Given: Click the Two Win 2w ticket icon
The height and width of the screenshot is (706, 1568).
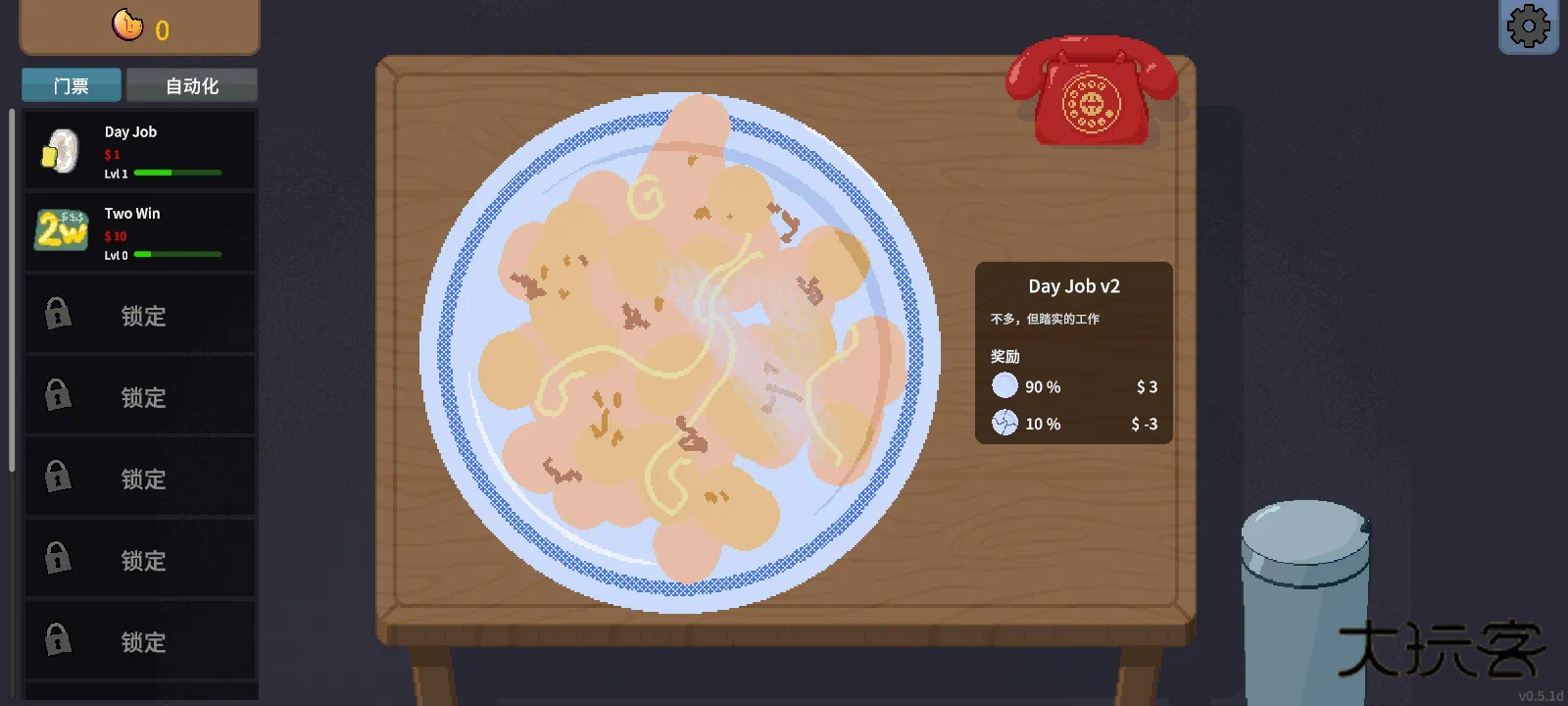Looking at the screenshot, I should pos(61,232).
